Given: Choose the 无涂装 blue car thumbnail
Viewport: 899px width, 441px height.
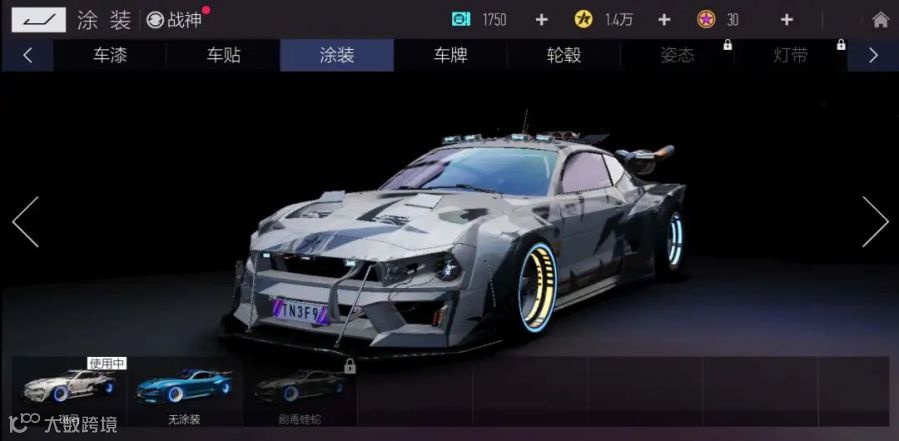Looking at the screenshot, I should click(185, 391).
